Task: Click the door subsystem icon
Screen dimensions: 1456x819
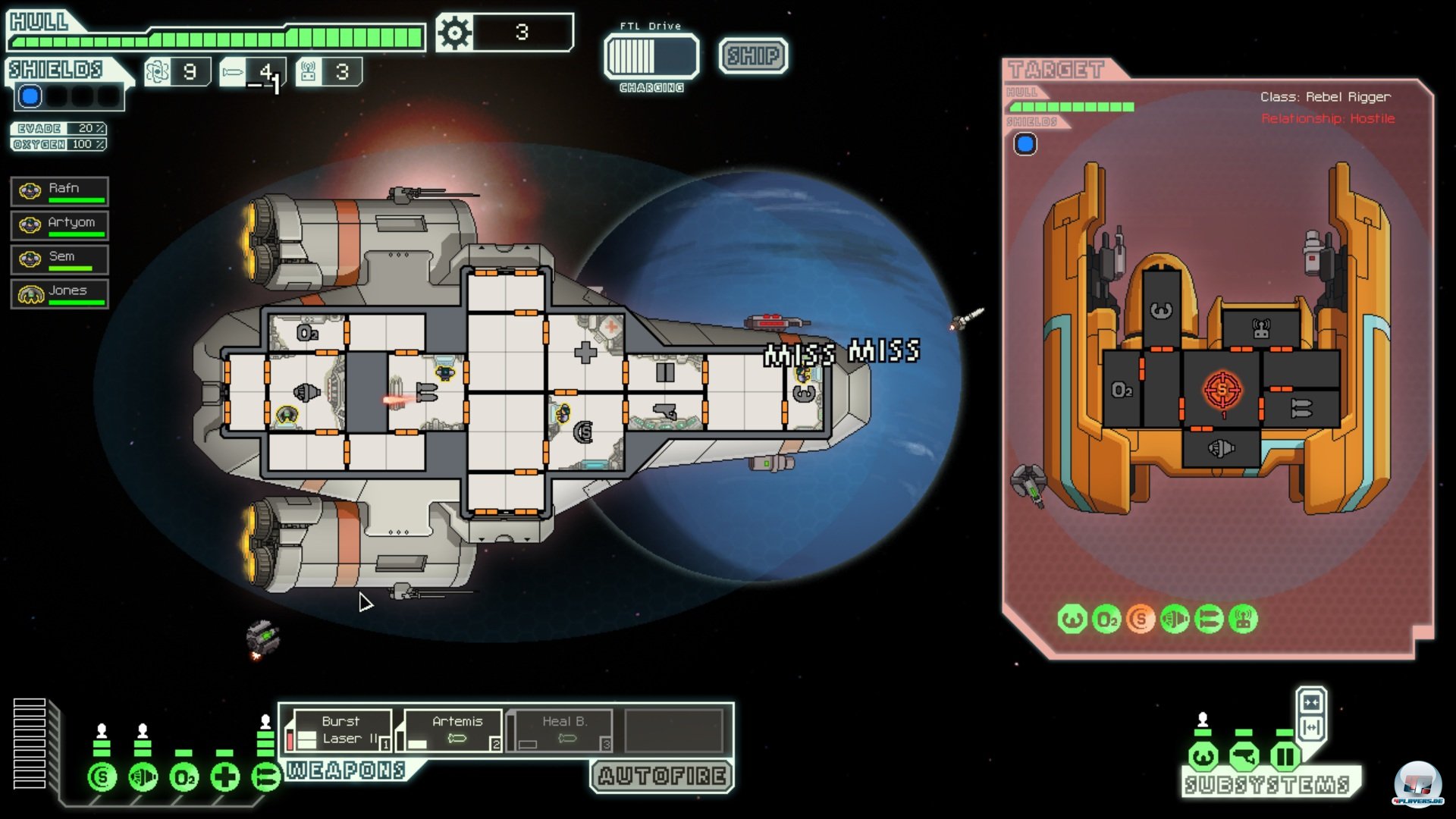Action: (x=1285, y=756)
